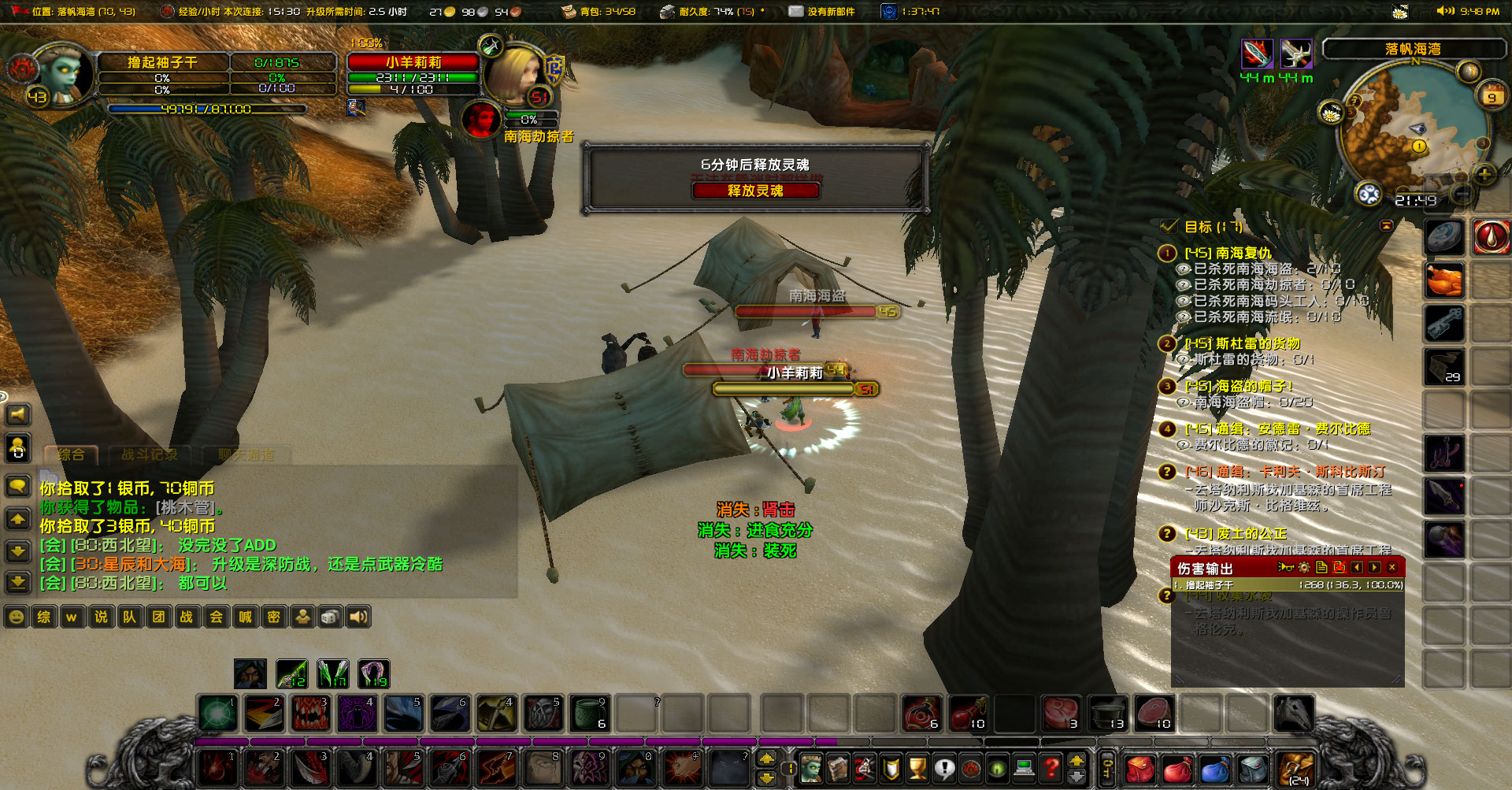
Task: Close the 伤害输出 damage meter window
Action: tap(1392, 567)
